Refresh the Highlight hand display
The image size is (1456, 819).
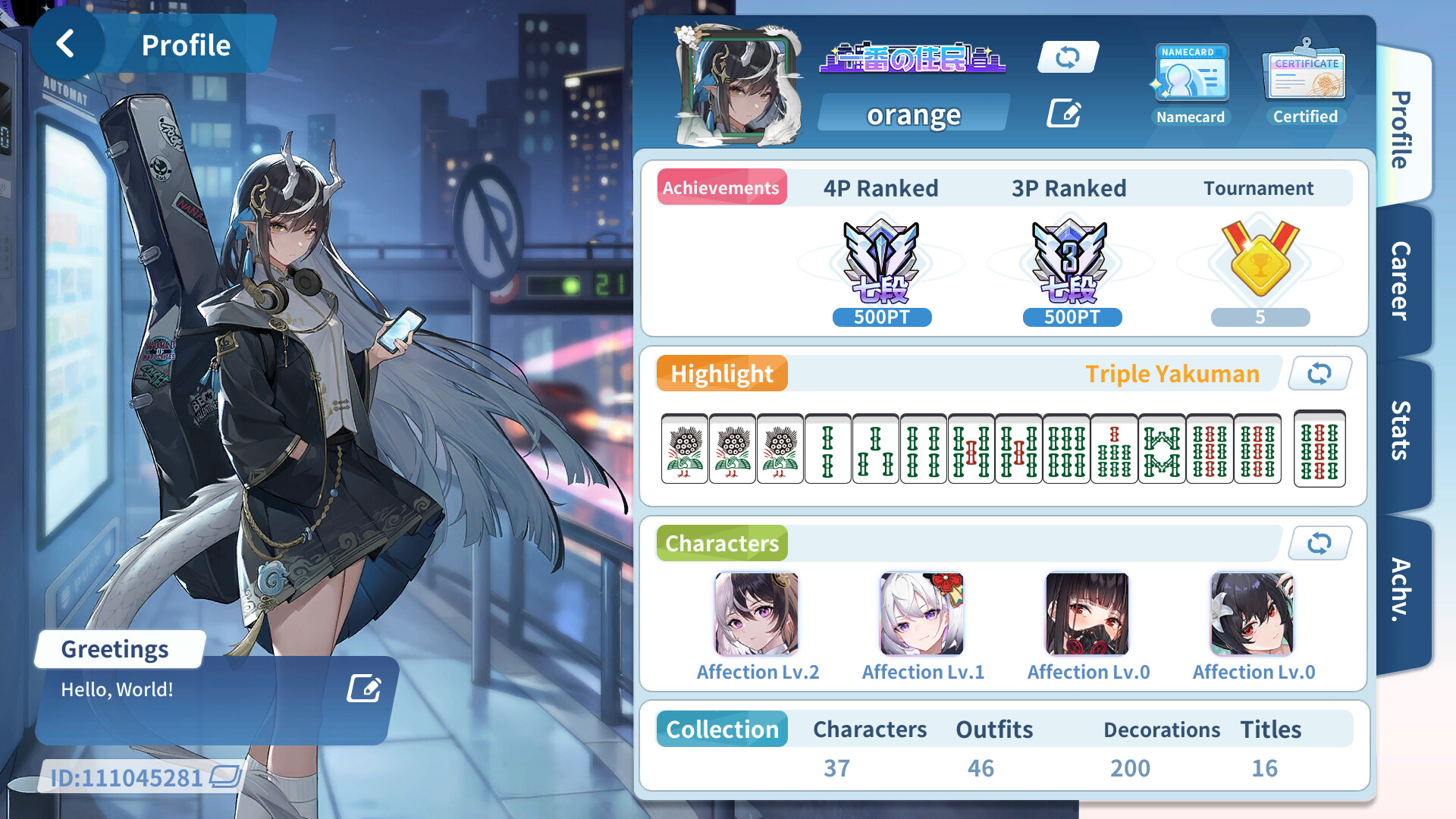click(x=1319, y=373)
